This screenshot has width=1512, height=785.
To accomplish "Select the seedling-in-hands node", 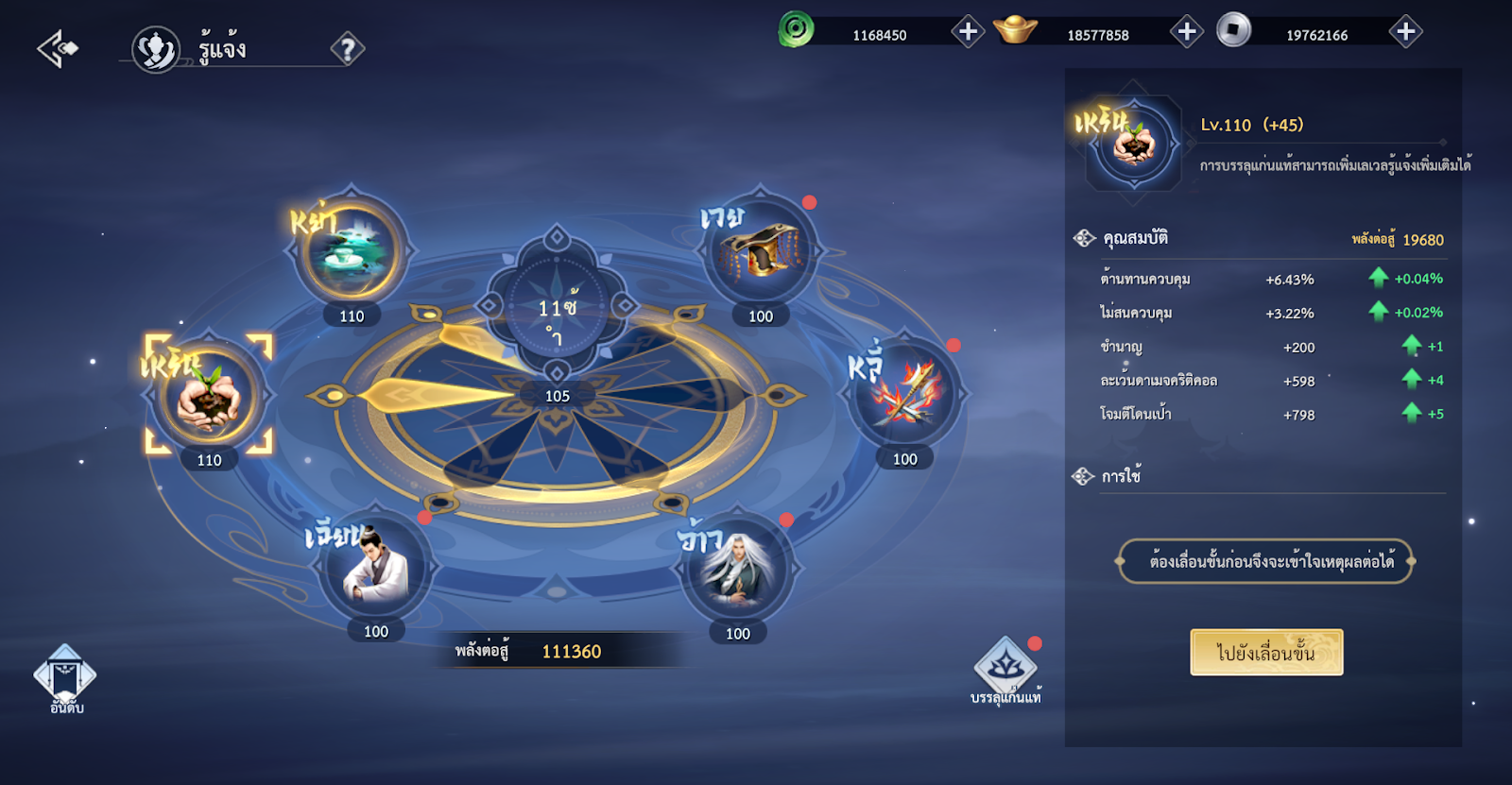I will point(209,397).
